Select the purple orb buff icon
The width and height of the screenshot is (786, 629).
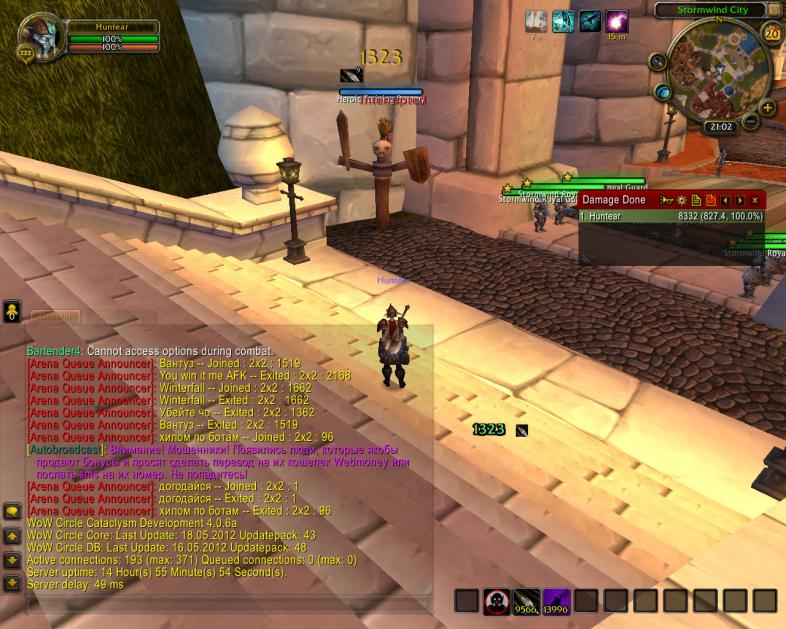coord(618,21)
